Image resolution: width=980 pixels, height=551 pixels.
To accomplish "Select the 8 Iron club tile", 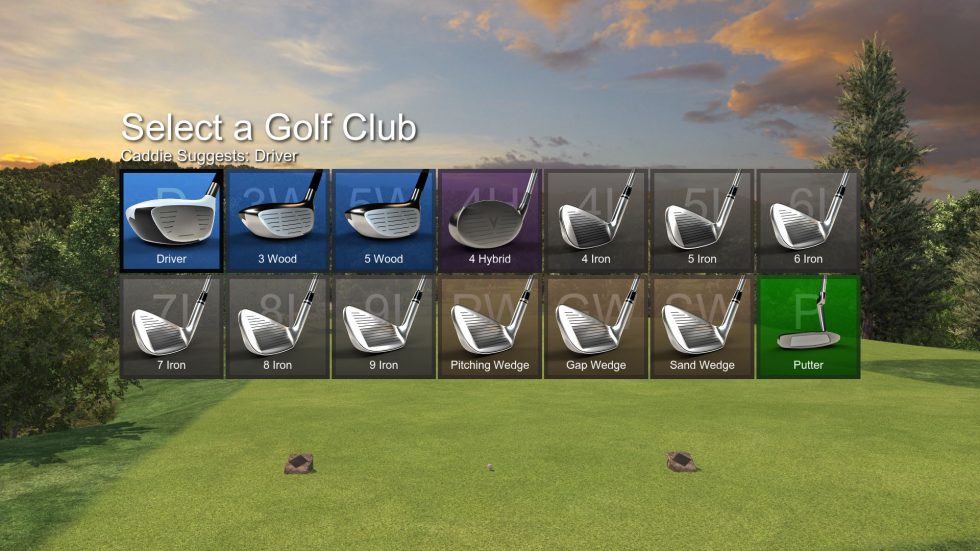I will click(x=277, y=327).
